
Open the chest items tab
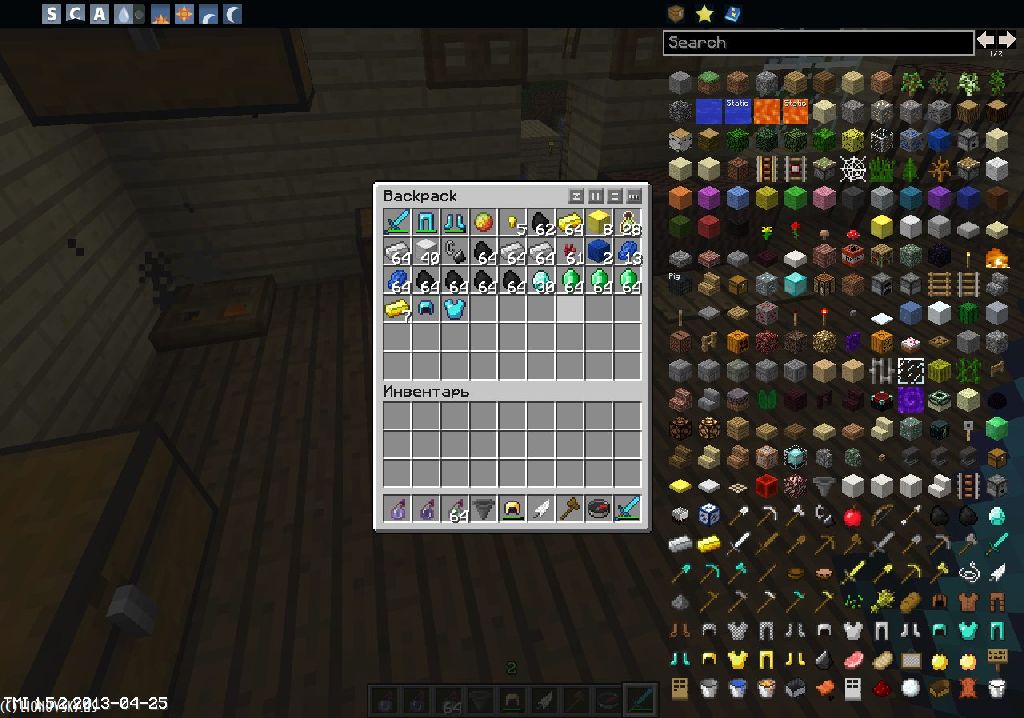tap(677, 13)
